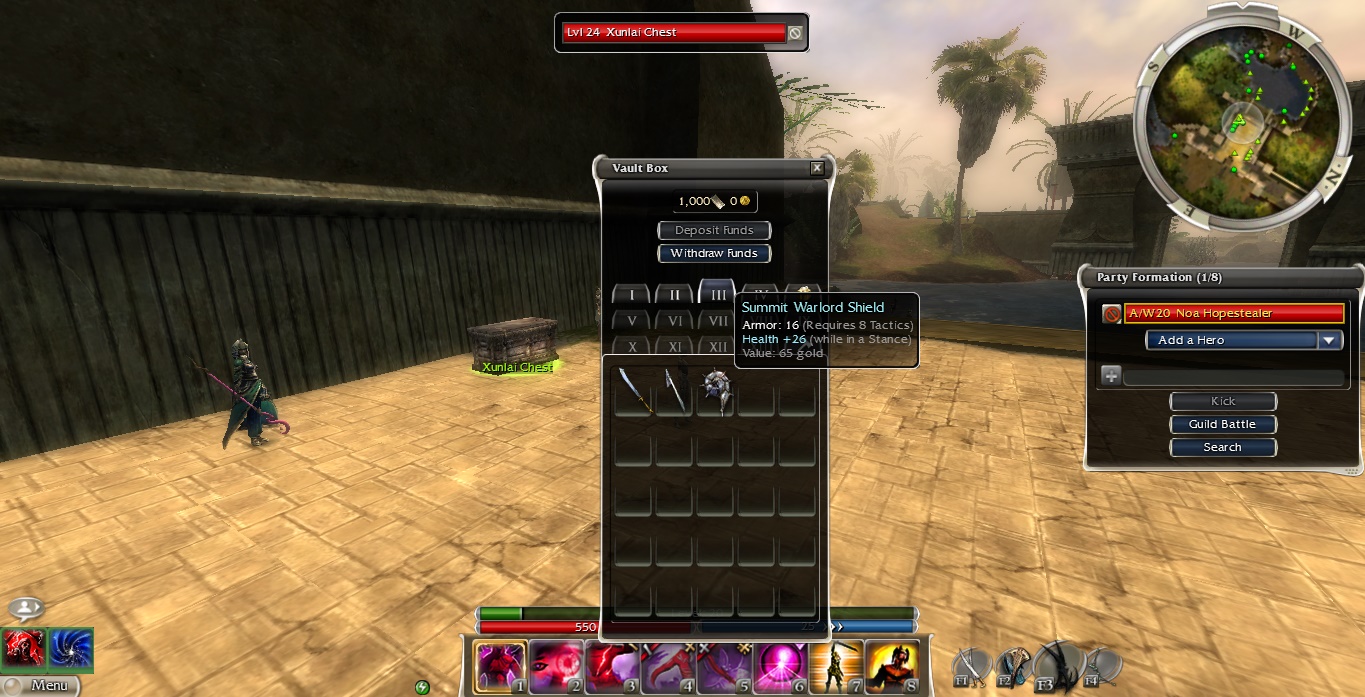The width and height of the screenshot is (1365, 697).
Task: Open the game Menu button
Action: coord(41,685)
